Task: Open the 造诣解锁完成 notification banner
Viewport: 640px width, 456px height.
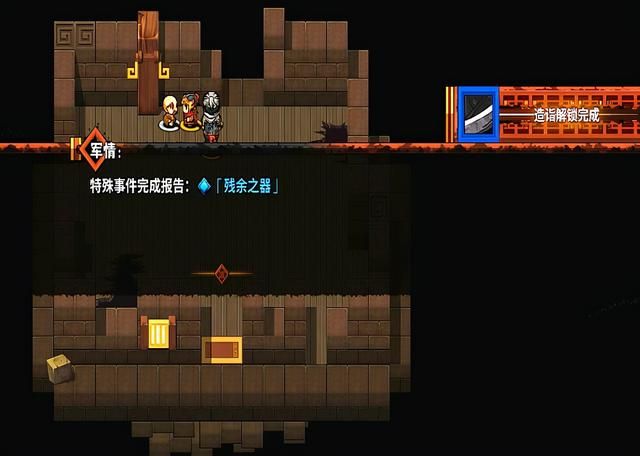Action: pos(565,116)
